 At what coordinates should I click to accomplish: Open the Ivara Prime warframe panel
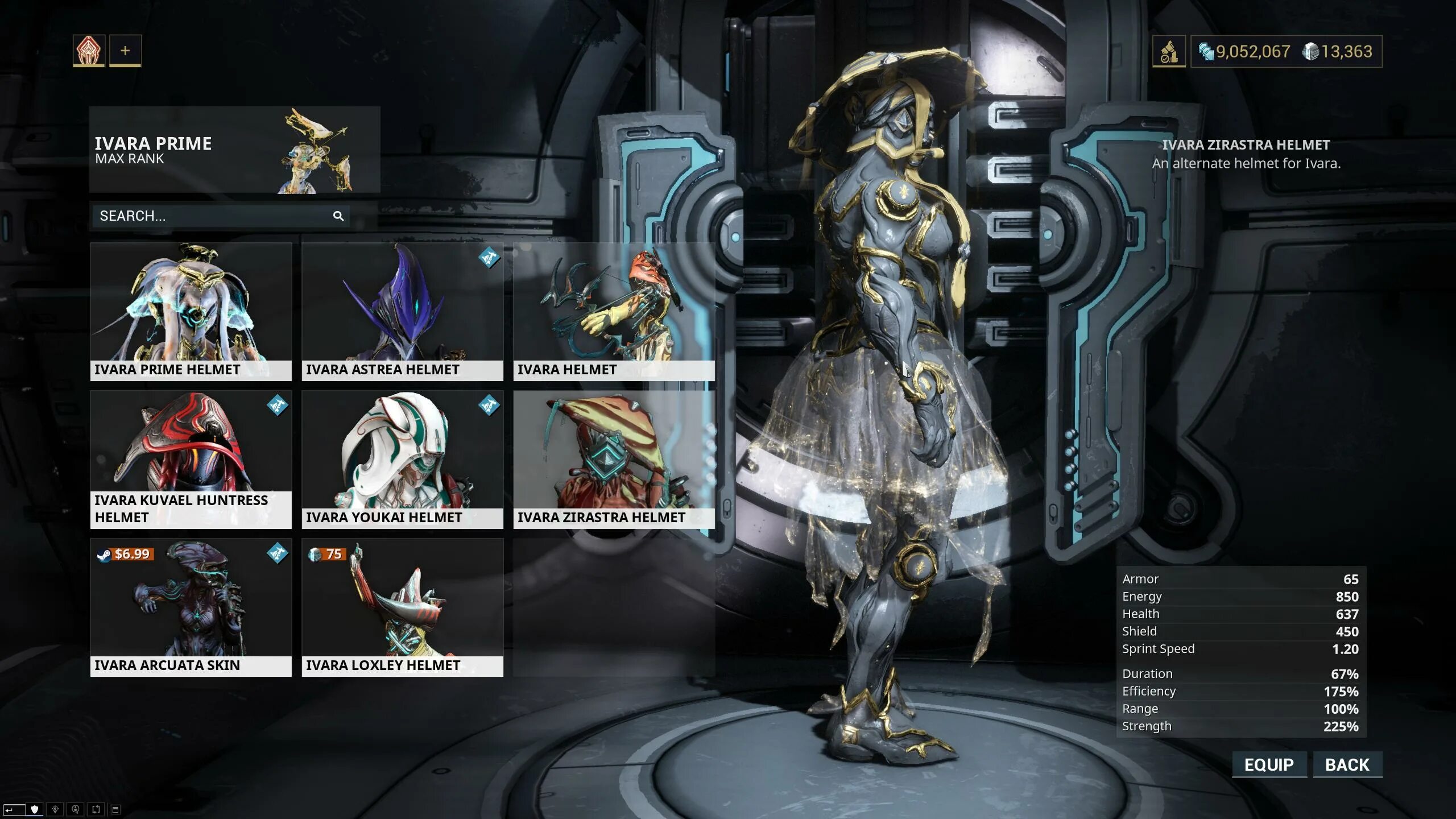coord(234,150)
